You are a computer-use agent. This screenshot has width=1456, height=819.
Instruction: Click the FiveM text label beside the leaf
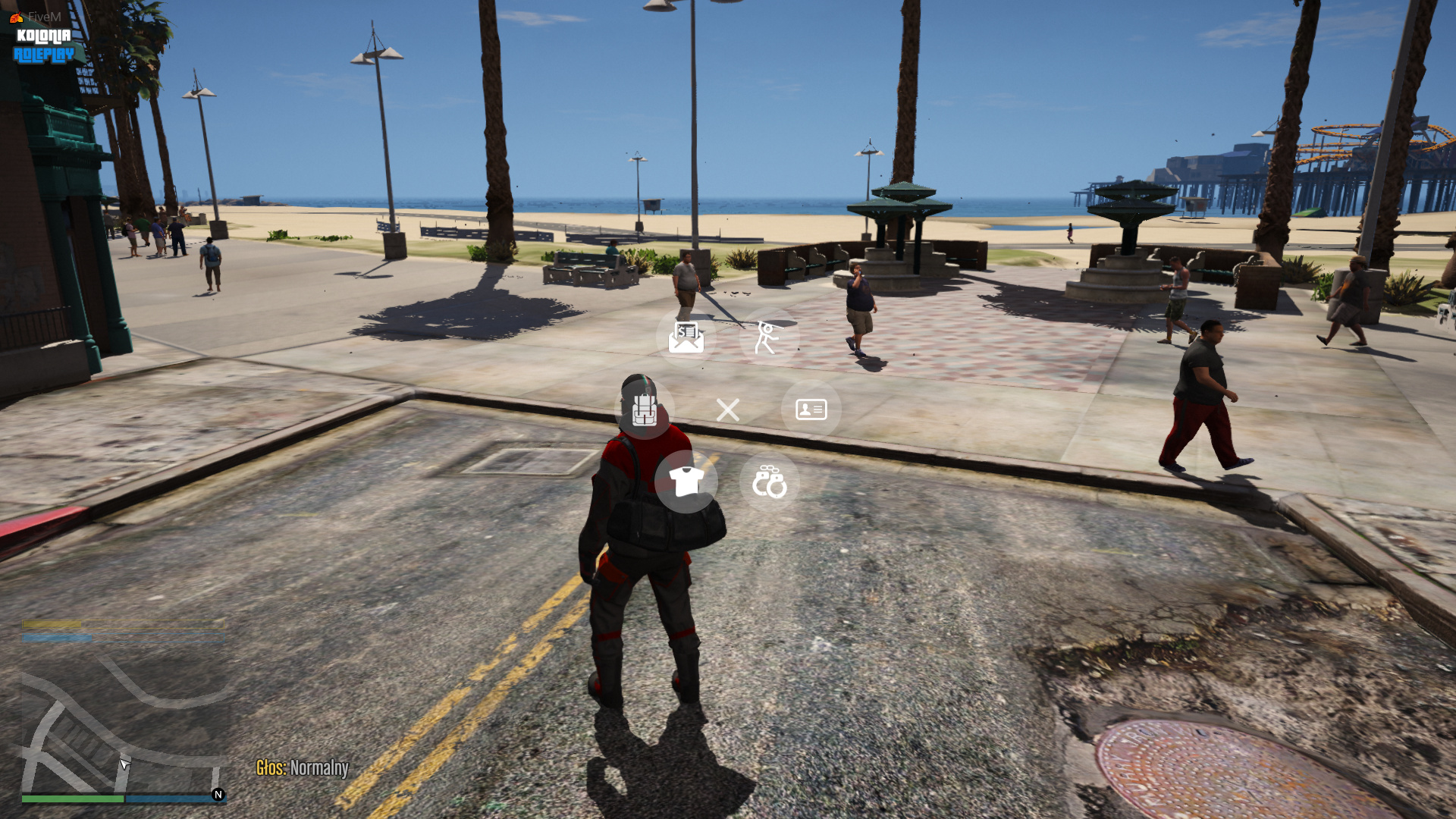click(43, 15)
